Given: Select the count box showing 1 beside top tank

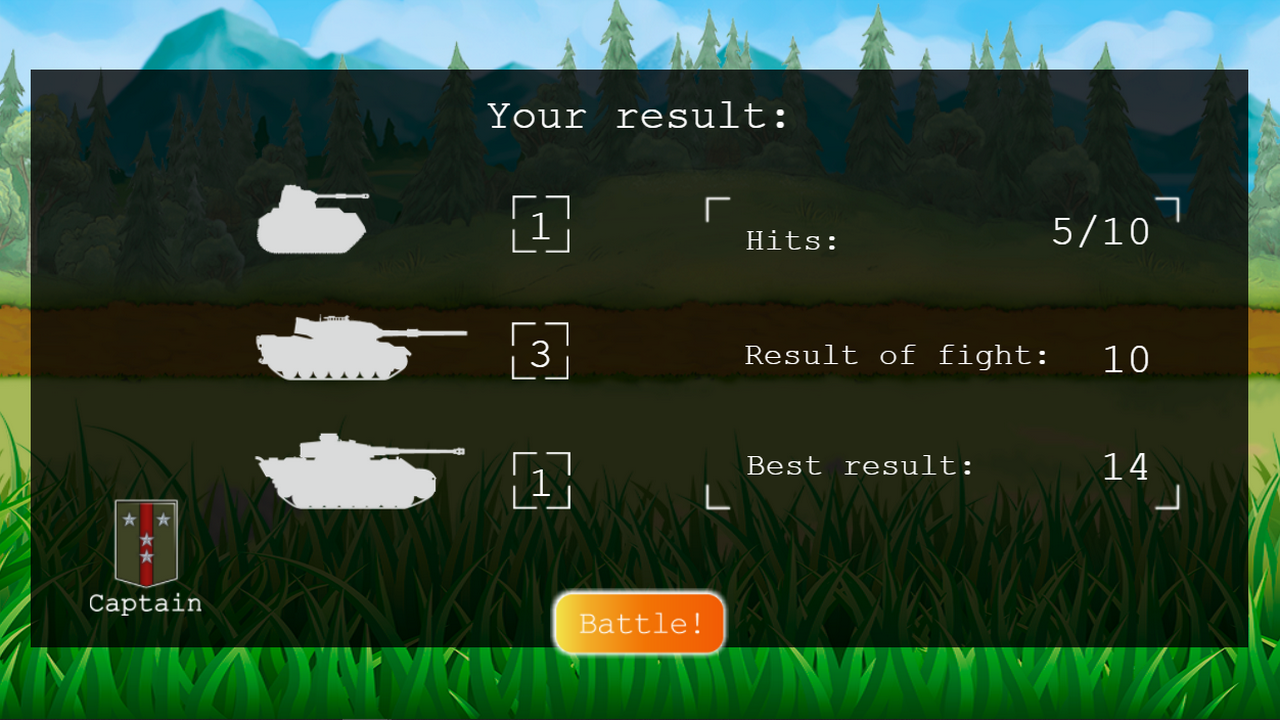Looking at the screenshot, I should [540, 225].
